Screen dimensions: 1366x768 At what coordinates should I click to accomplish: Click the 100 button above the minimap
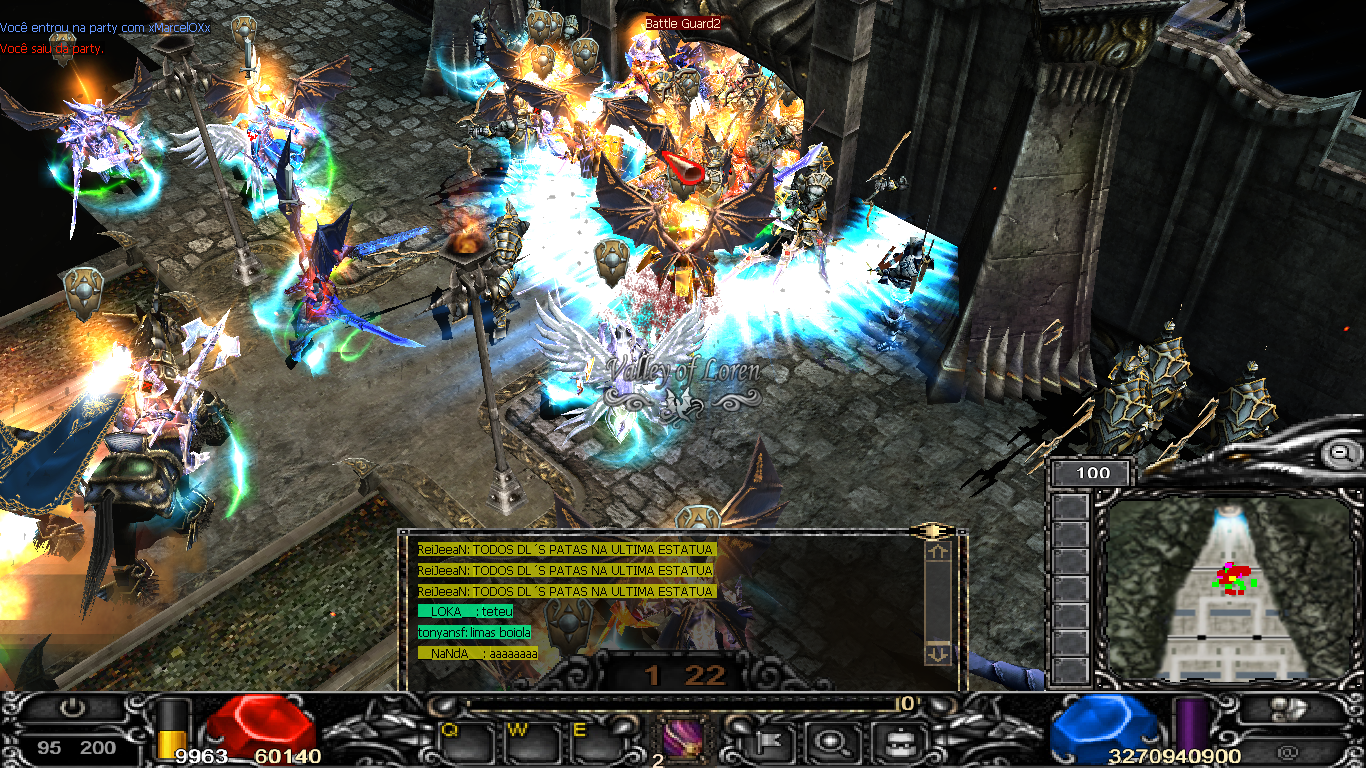tap(1093, 473)
